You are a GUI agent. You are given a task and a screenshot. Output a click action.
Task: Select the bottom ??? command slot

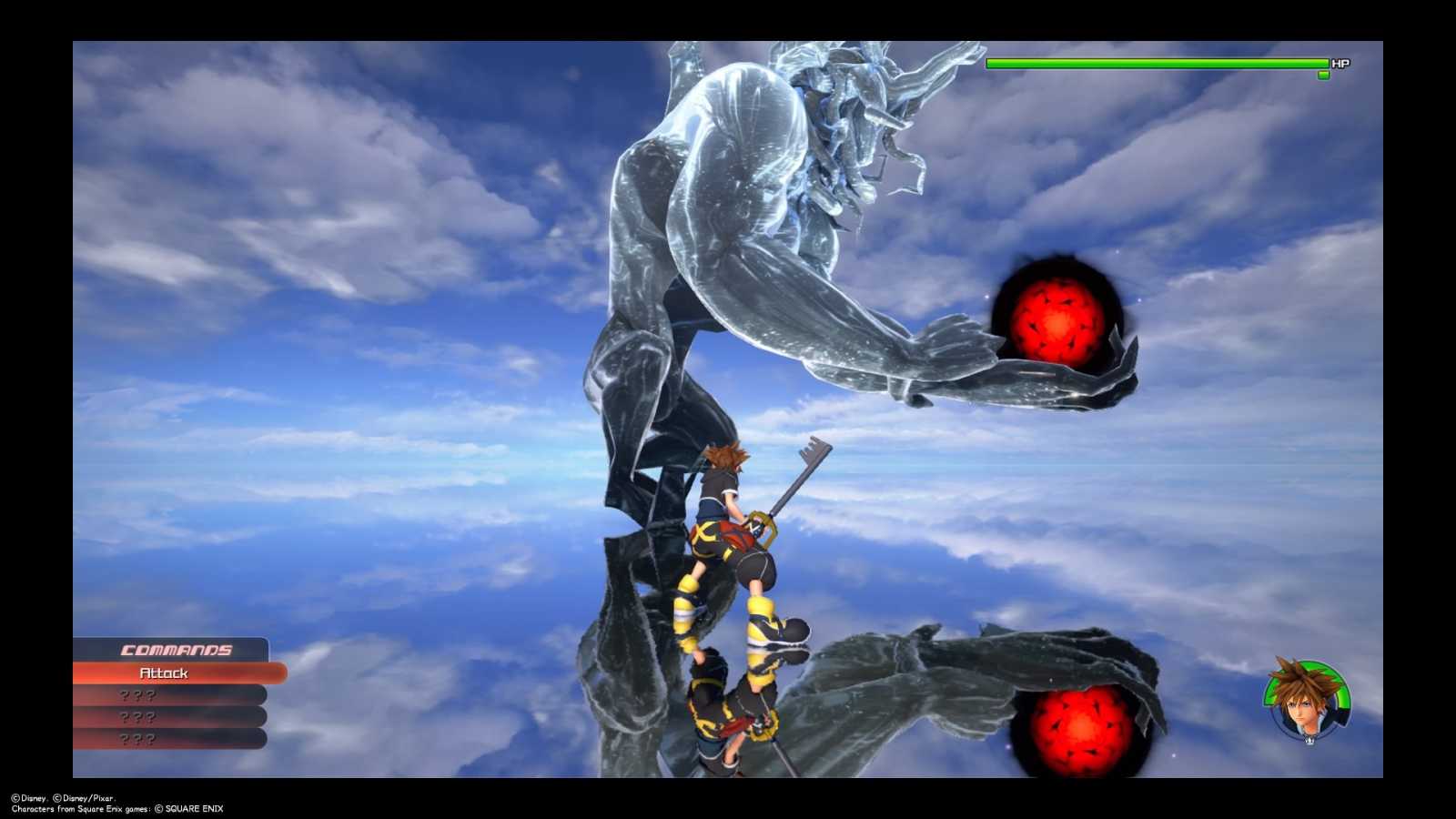(x=136, y=738)
